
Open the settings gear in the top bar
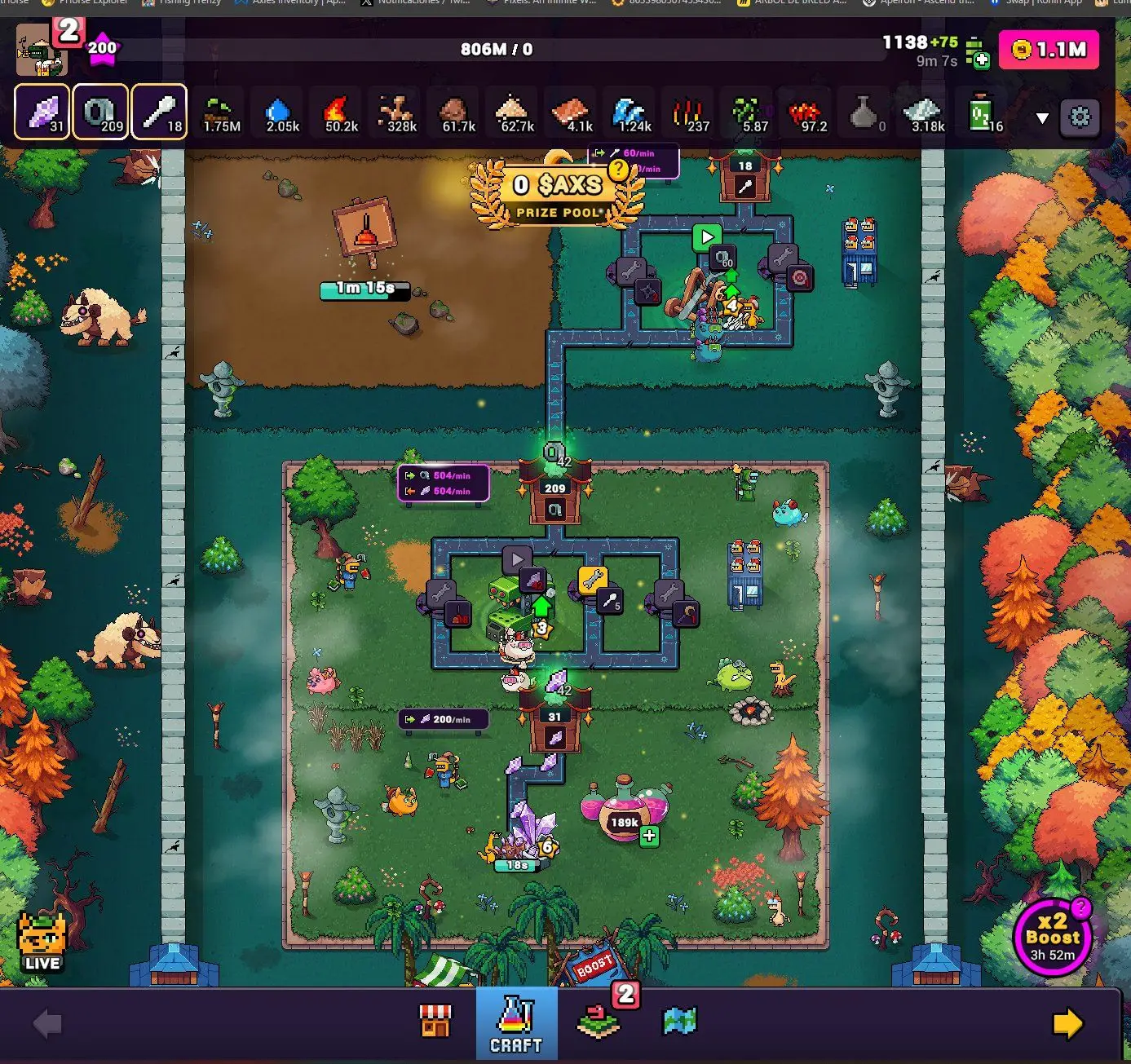[1080, 117]
